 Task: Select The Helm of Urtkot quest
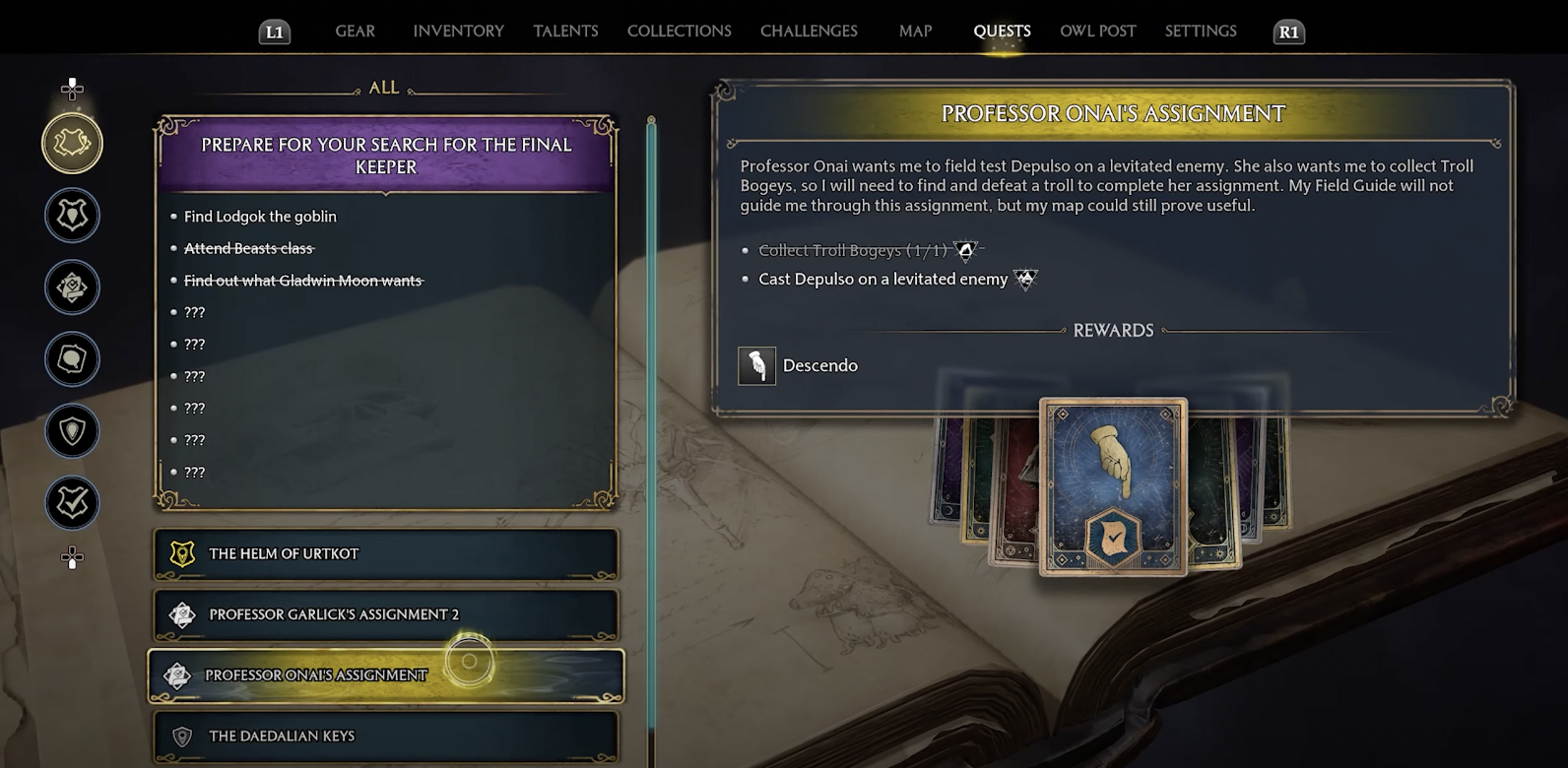point(385,554)
